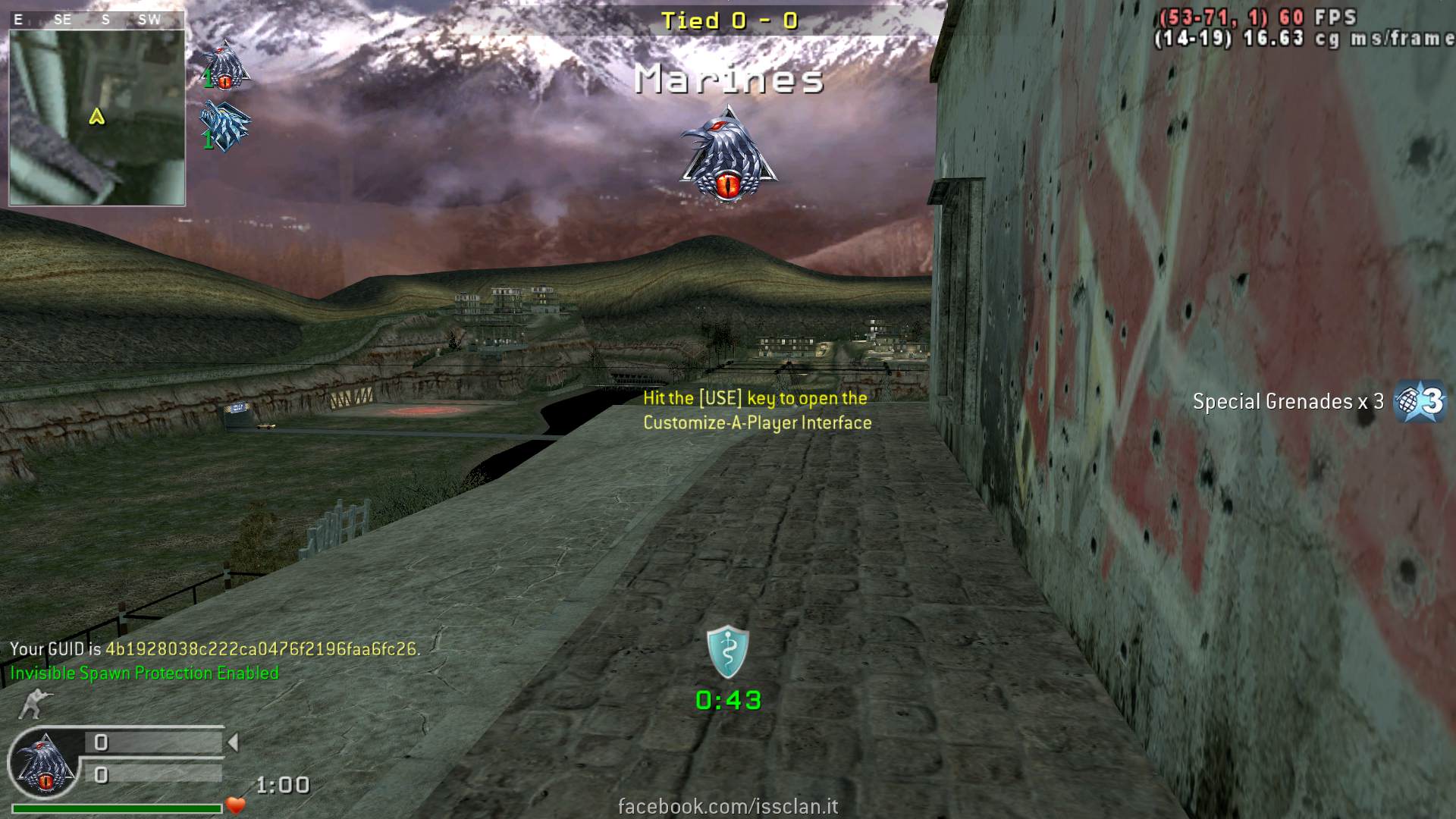Select the Special Grenades icon
Screen dimensions: 1456x819
click(x=1420, y=401)
